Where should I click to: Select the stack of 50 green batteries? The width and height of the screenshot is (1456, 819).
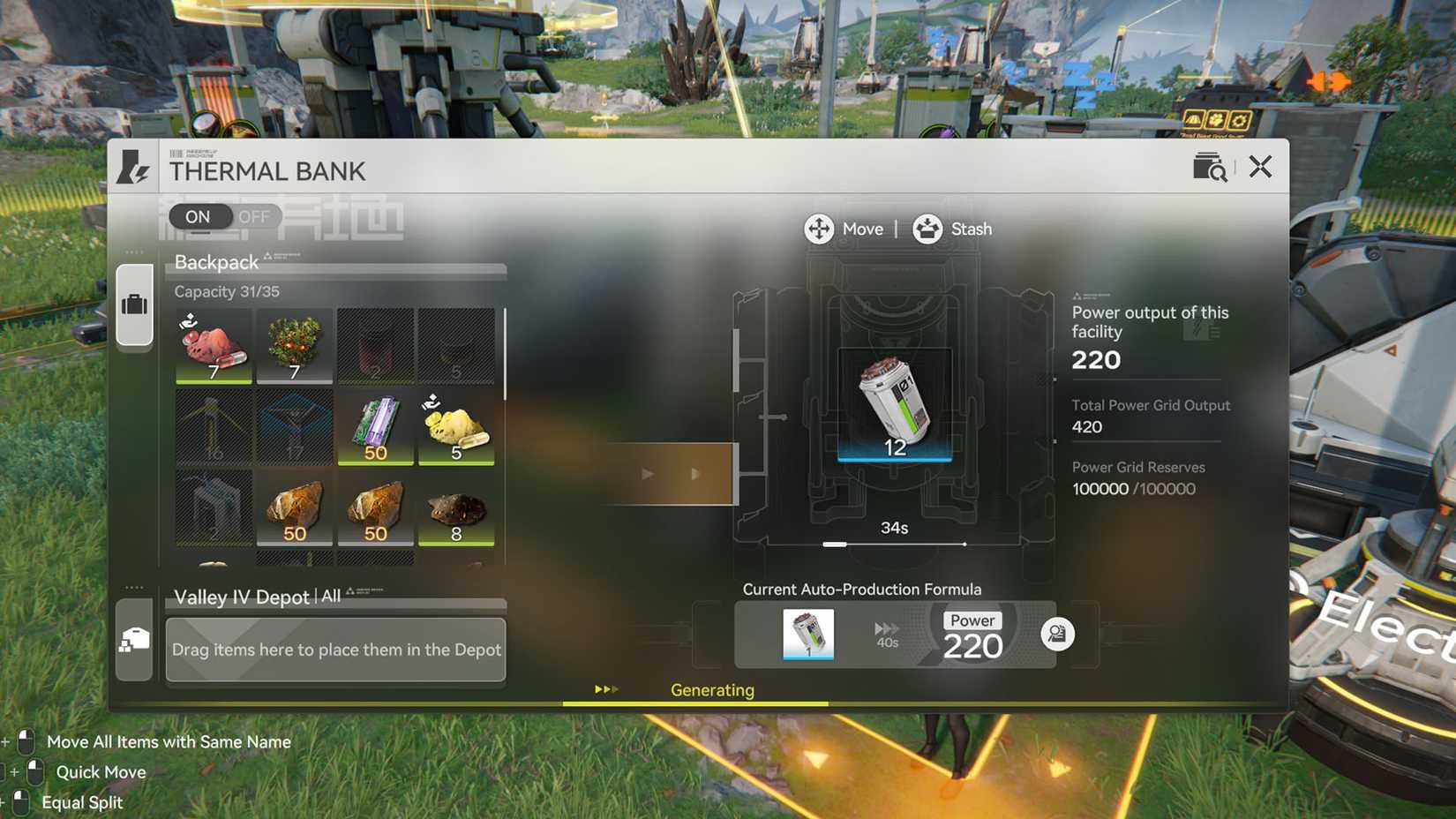(375, 428)
